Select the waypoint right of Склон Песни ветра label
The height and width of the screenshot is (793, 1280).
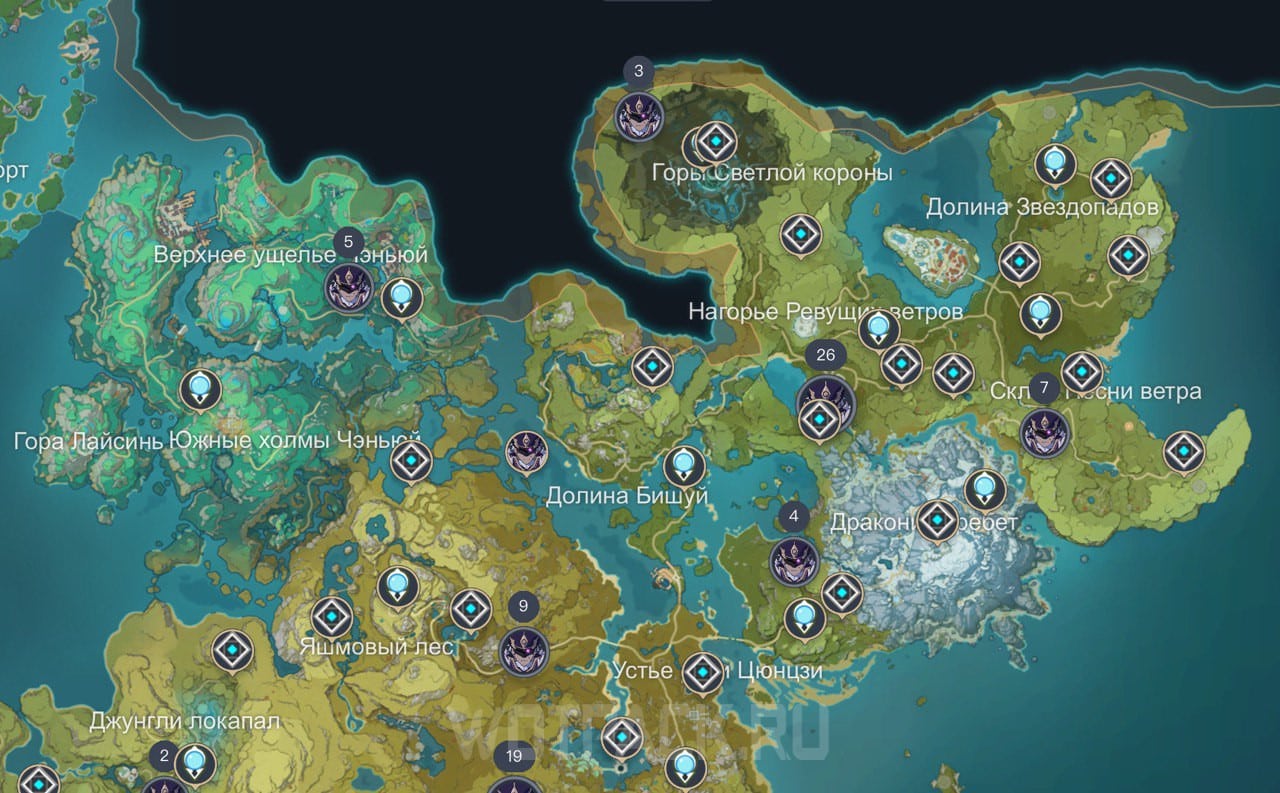(x=1184, y=452)
